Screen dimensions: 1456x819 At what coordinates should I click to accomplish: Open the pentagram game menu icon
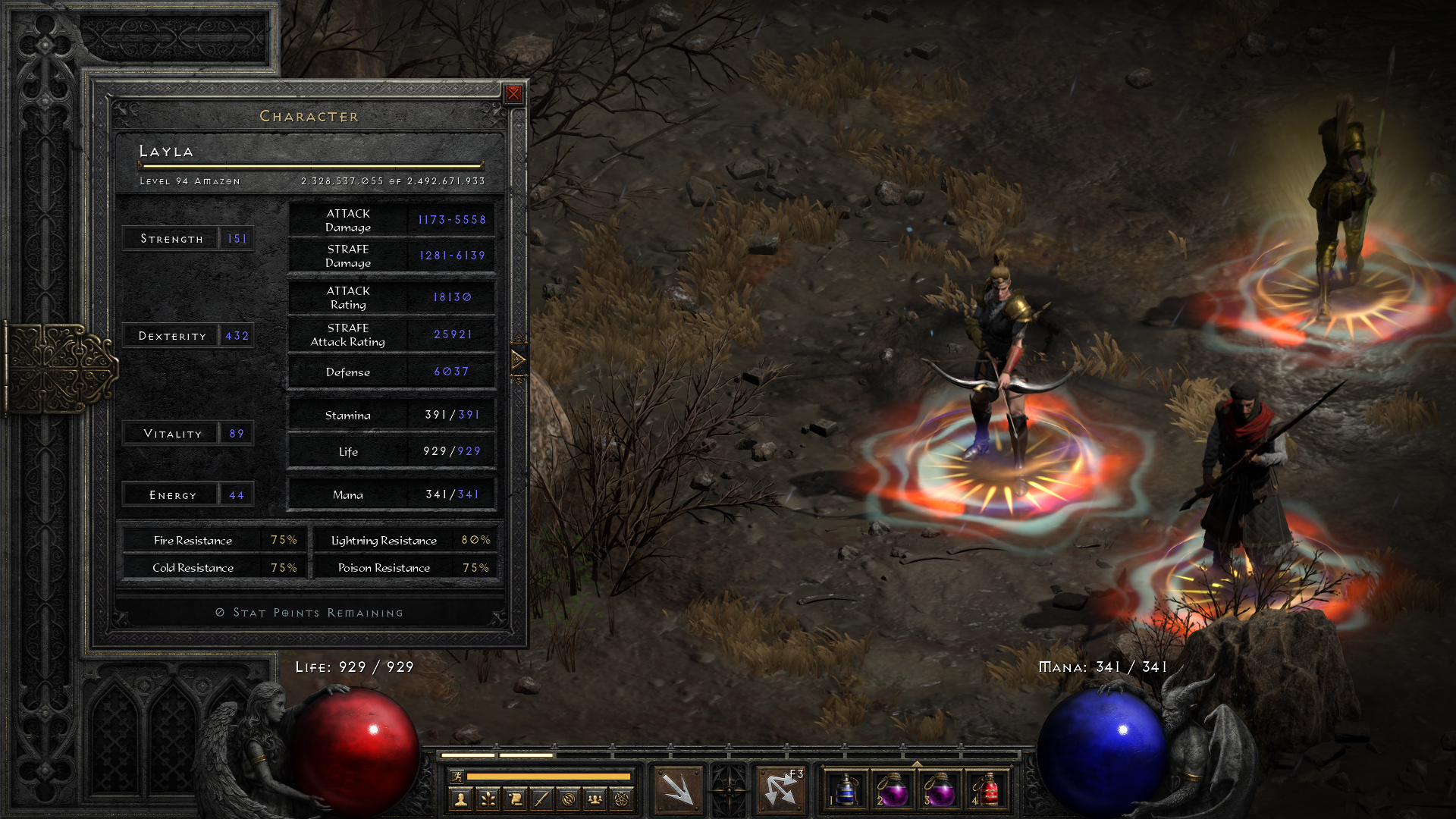pos(622,799)
